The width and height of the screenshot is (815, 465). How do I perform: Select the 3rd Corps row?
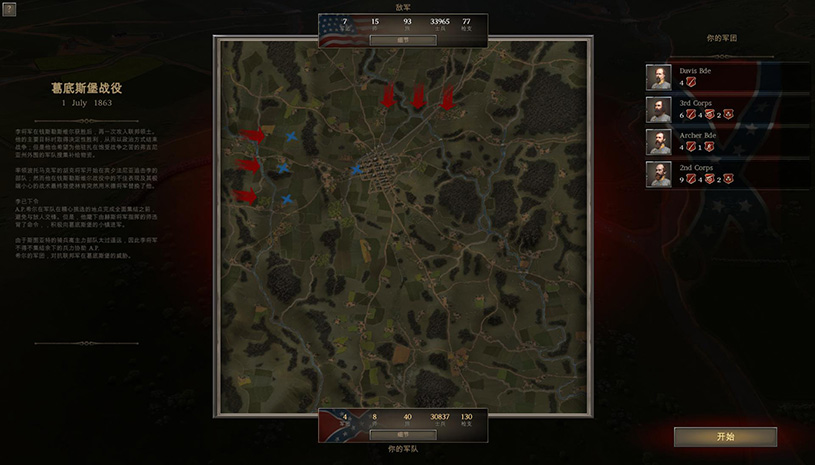[x=726, y=109]
